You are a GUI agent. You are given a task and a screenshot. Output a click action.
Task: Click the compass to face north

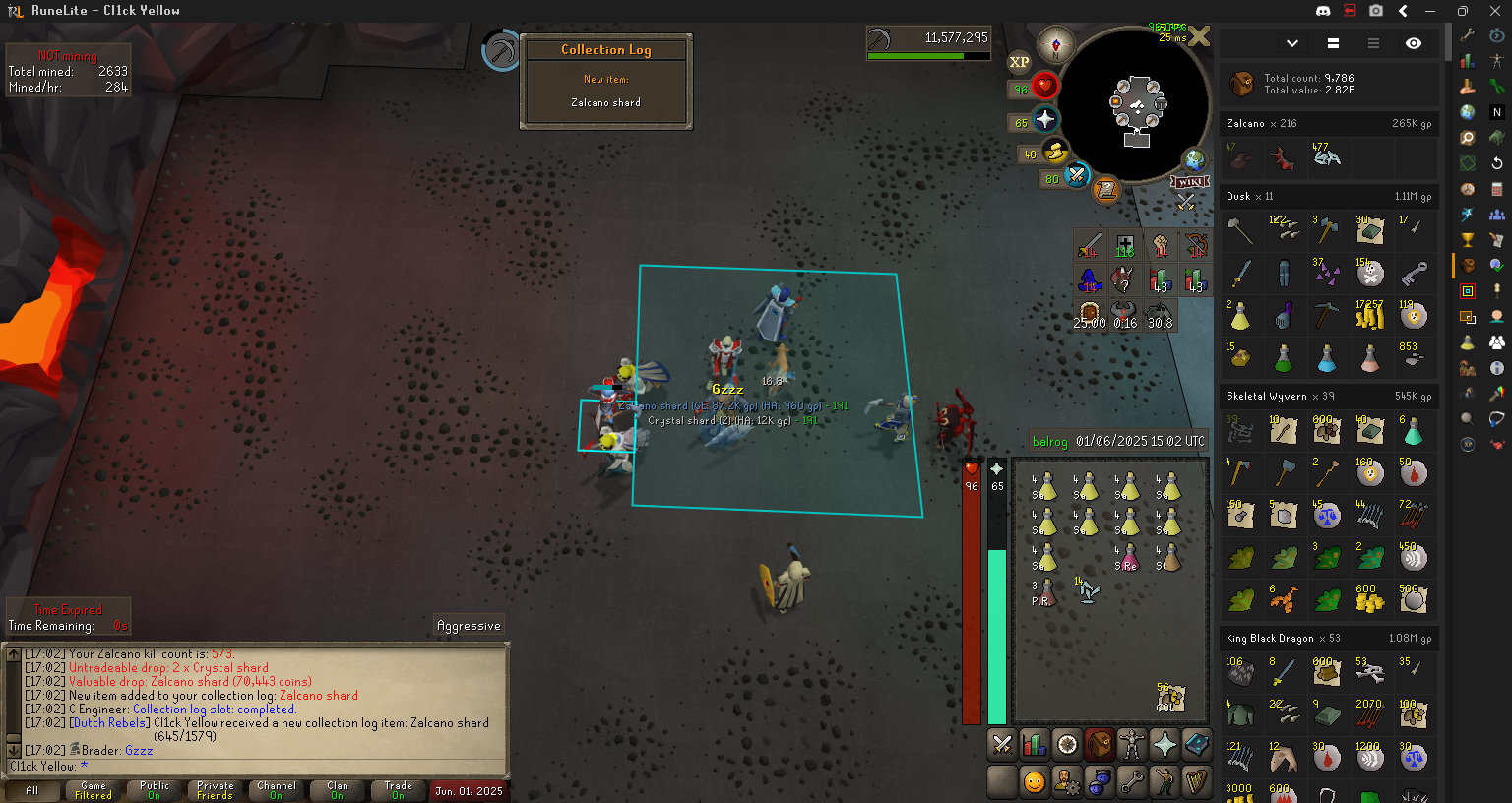[x=1056, y=45]
